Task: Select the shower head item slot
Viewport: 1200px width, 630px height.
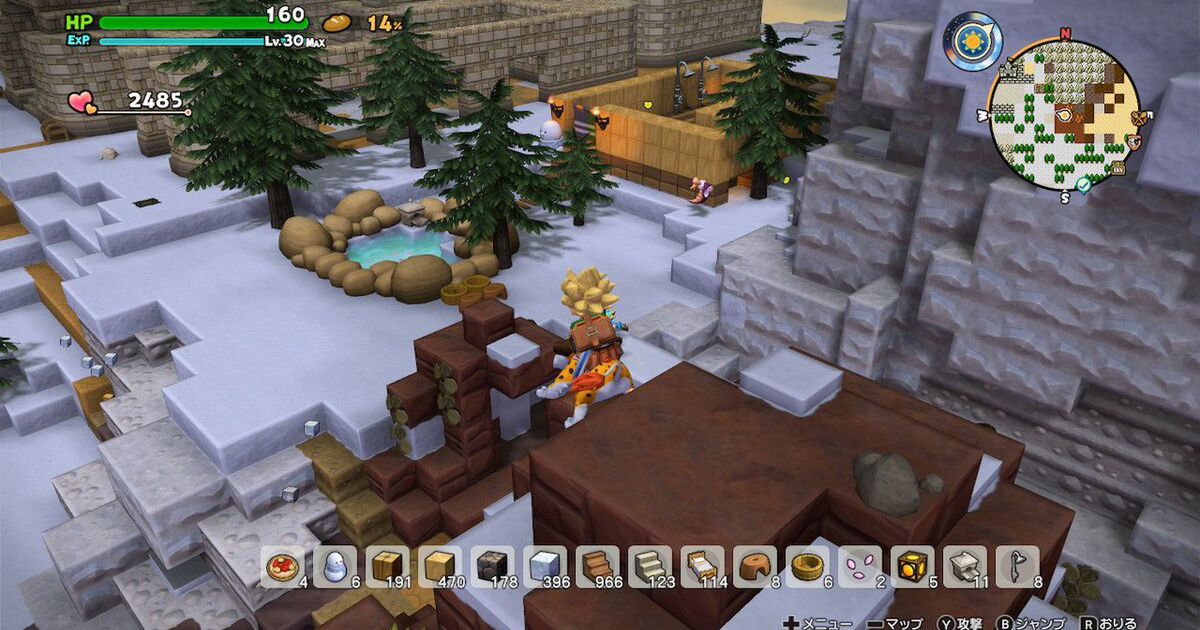Action: (x=1015, y=566)
